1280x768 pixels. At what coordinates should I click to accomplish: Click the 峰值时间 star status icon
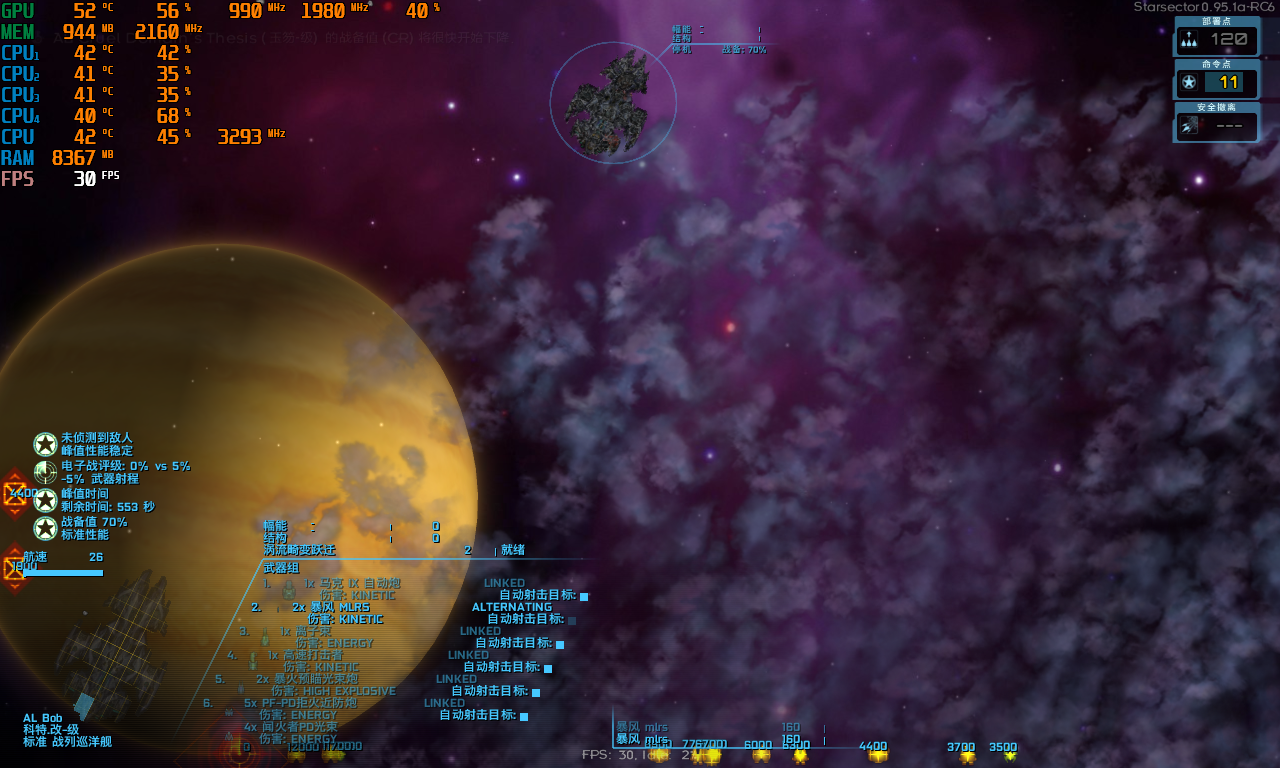click(x=44, y=500)
